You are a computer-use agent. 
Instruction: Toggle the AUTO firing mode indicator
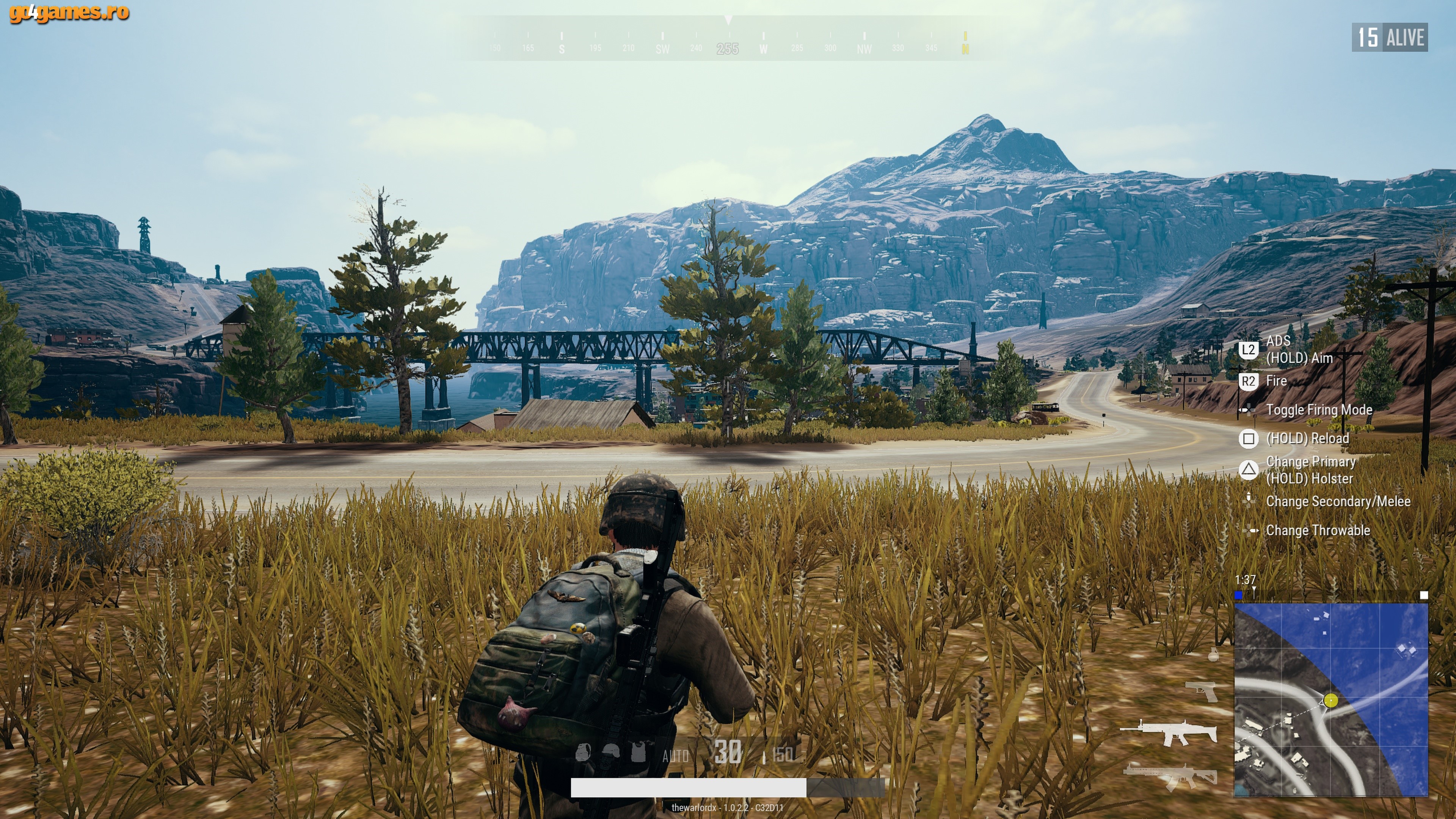point(676,756)
